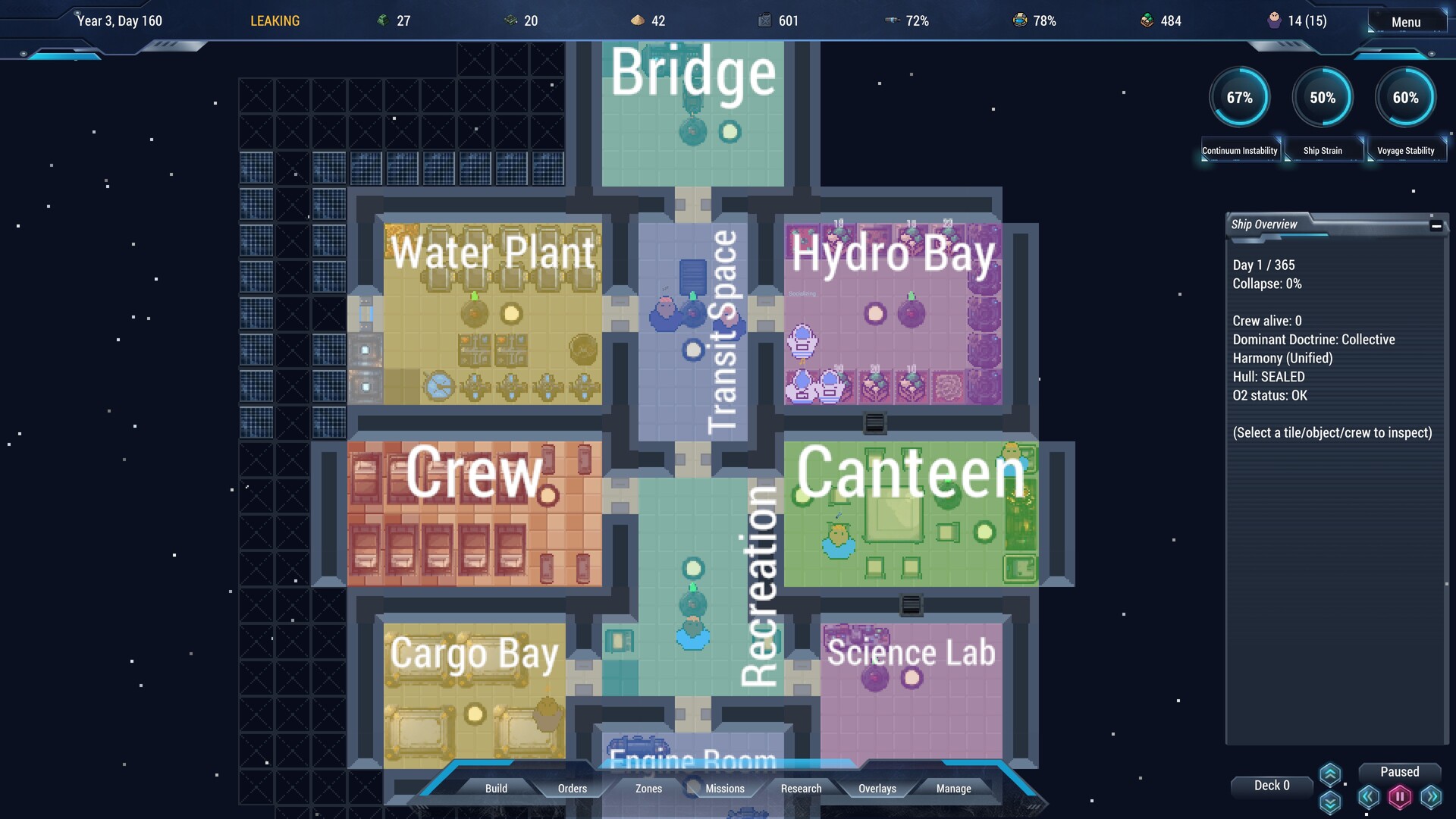Inspect the circuit board resource icon
This screenshot has height=819, width=1456.
point(510,20)
